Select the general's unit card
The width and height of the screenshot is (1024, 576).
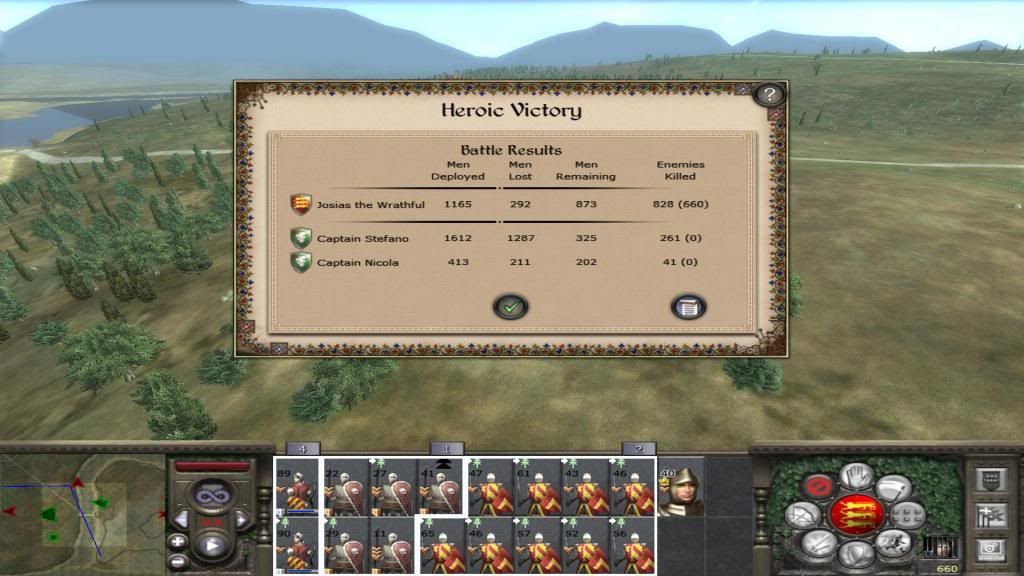pyautogui.click(x=680, y=489)
